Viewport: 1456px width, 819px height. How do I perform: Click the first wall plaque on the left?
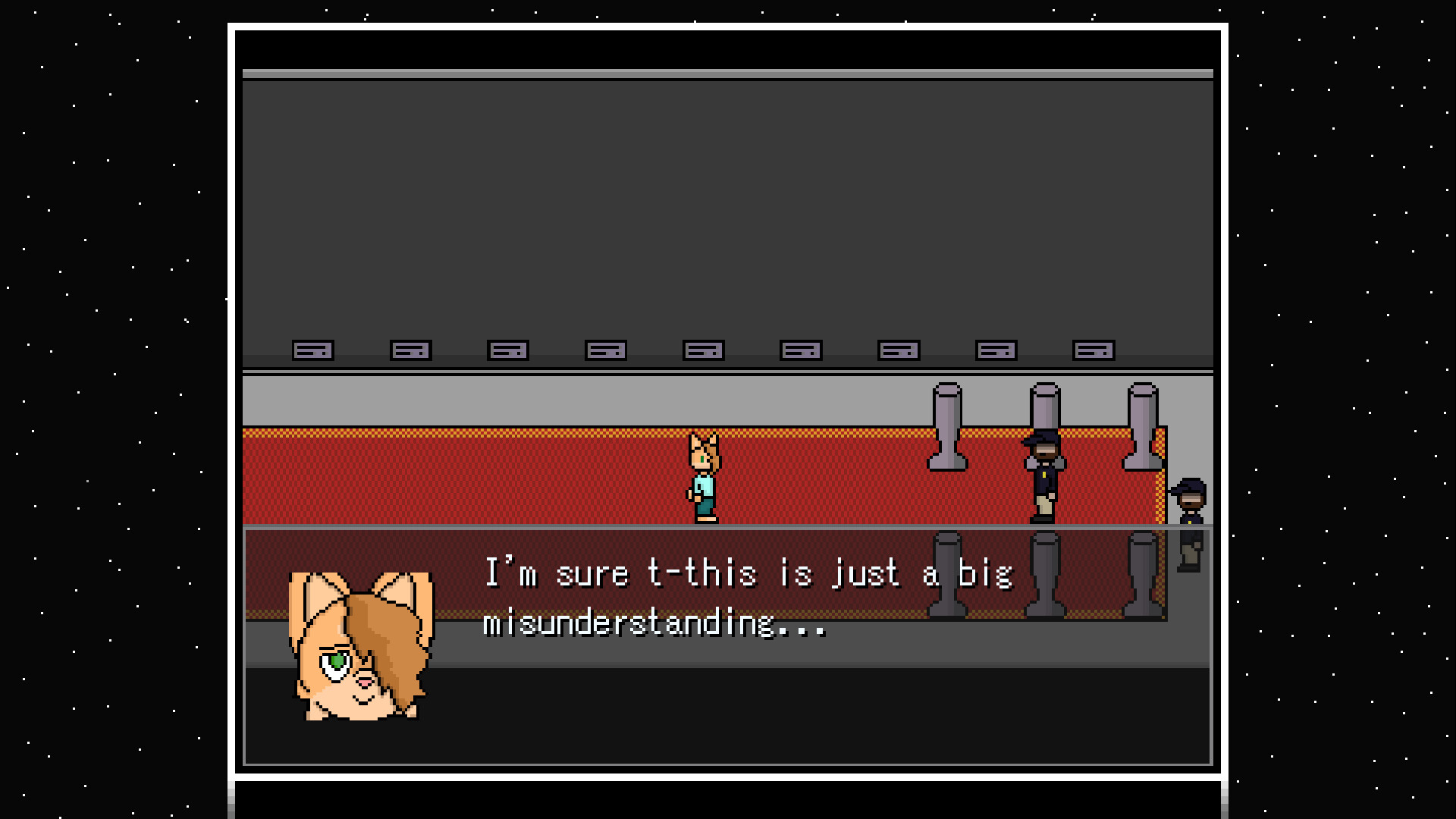coord(312,350)
